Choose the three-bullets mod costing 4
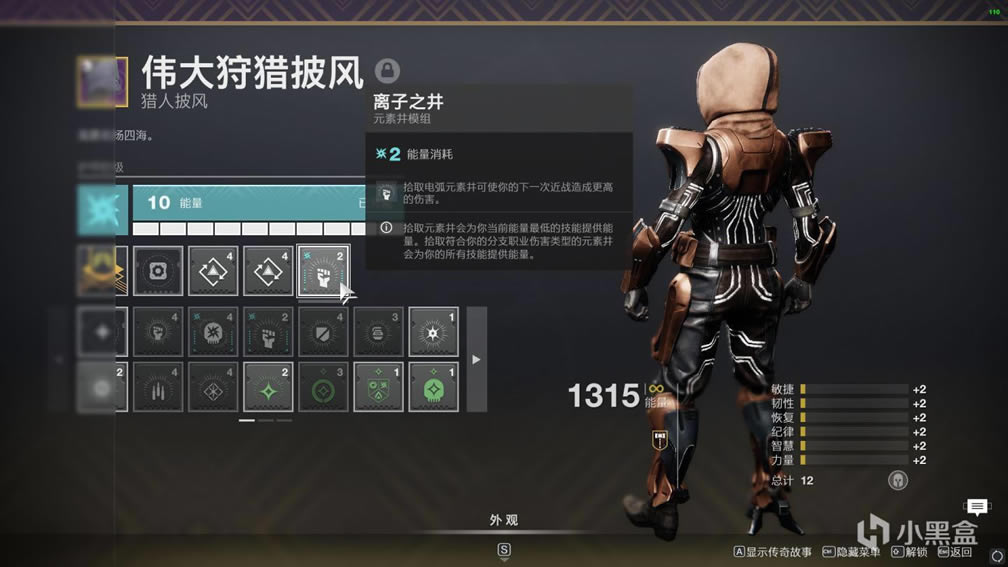Viewport: 1008px width, 567px height. (x=158, y=387)
